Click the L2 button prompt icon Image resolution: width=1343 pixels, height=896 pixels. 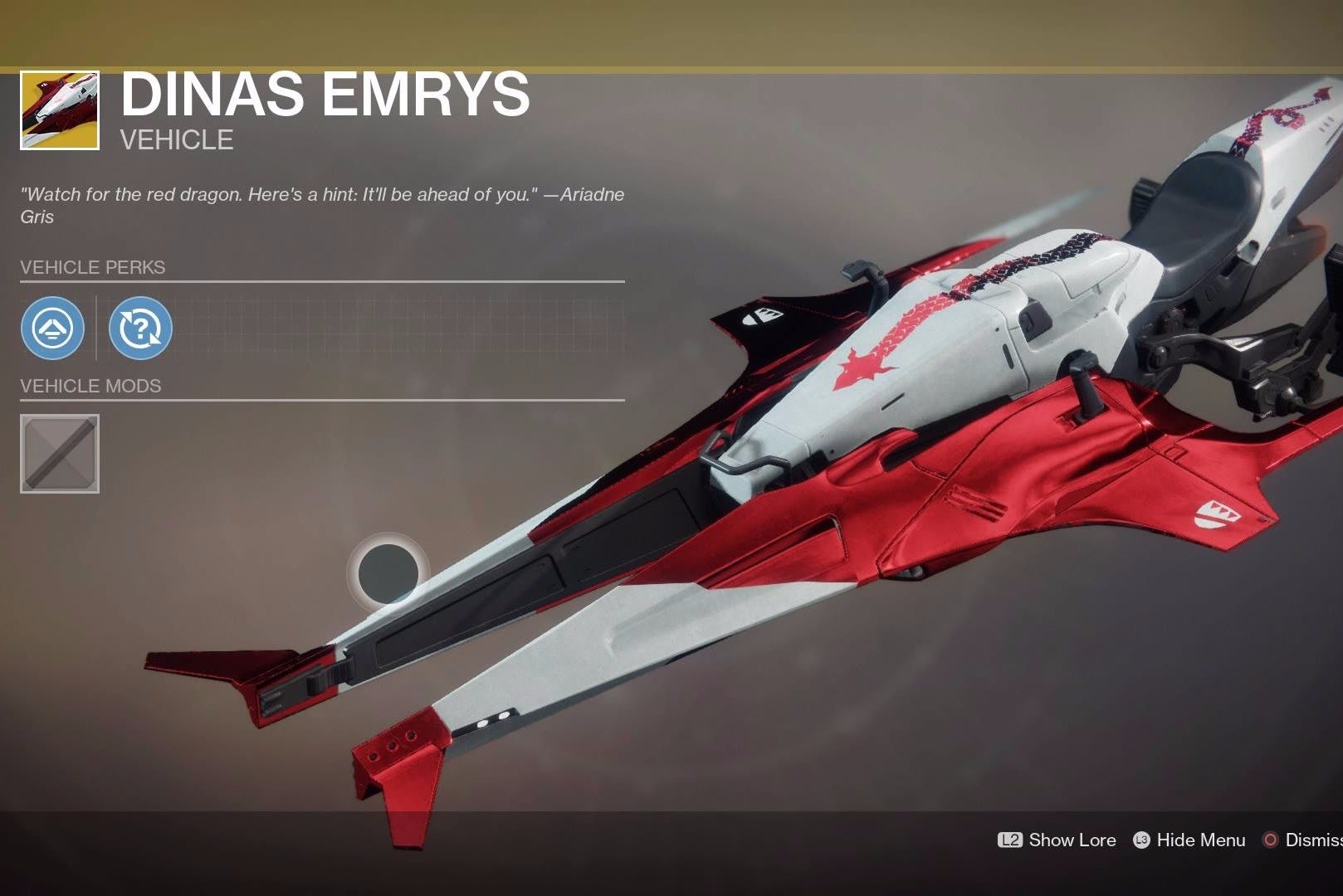pos(1012,840)
